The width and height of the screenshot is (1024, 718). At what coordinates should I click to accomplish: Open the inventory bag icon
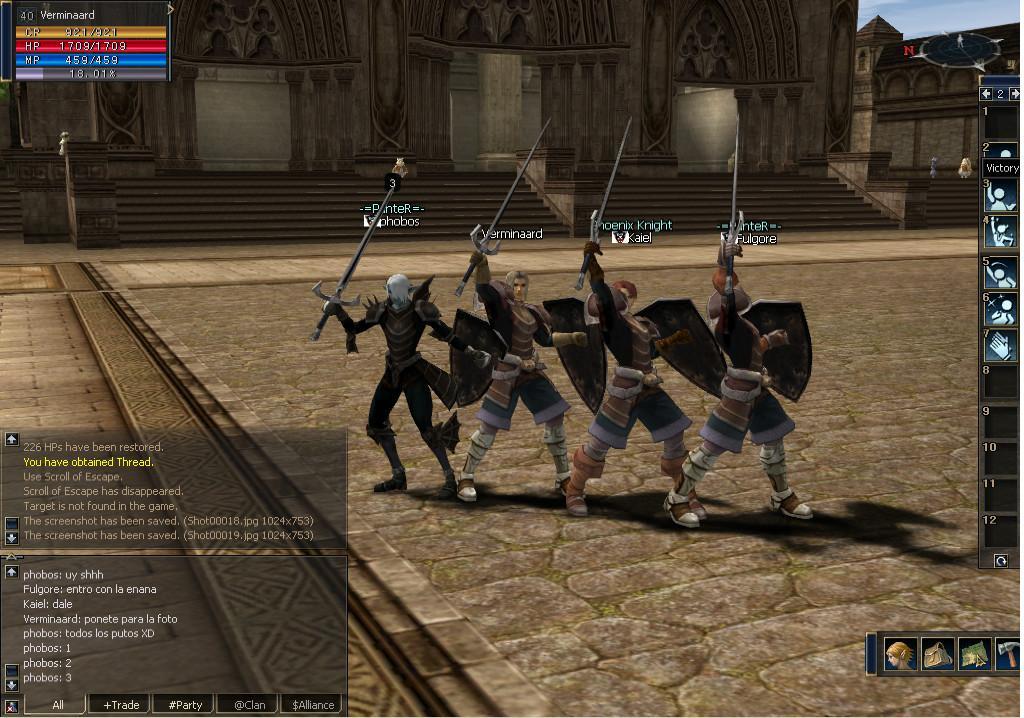click(x=937, y=654)
